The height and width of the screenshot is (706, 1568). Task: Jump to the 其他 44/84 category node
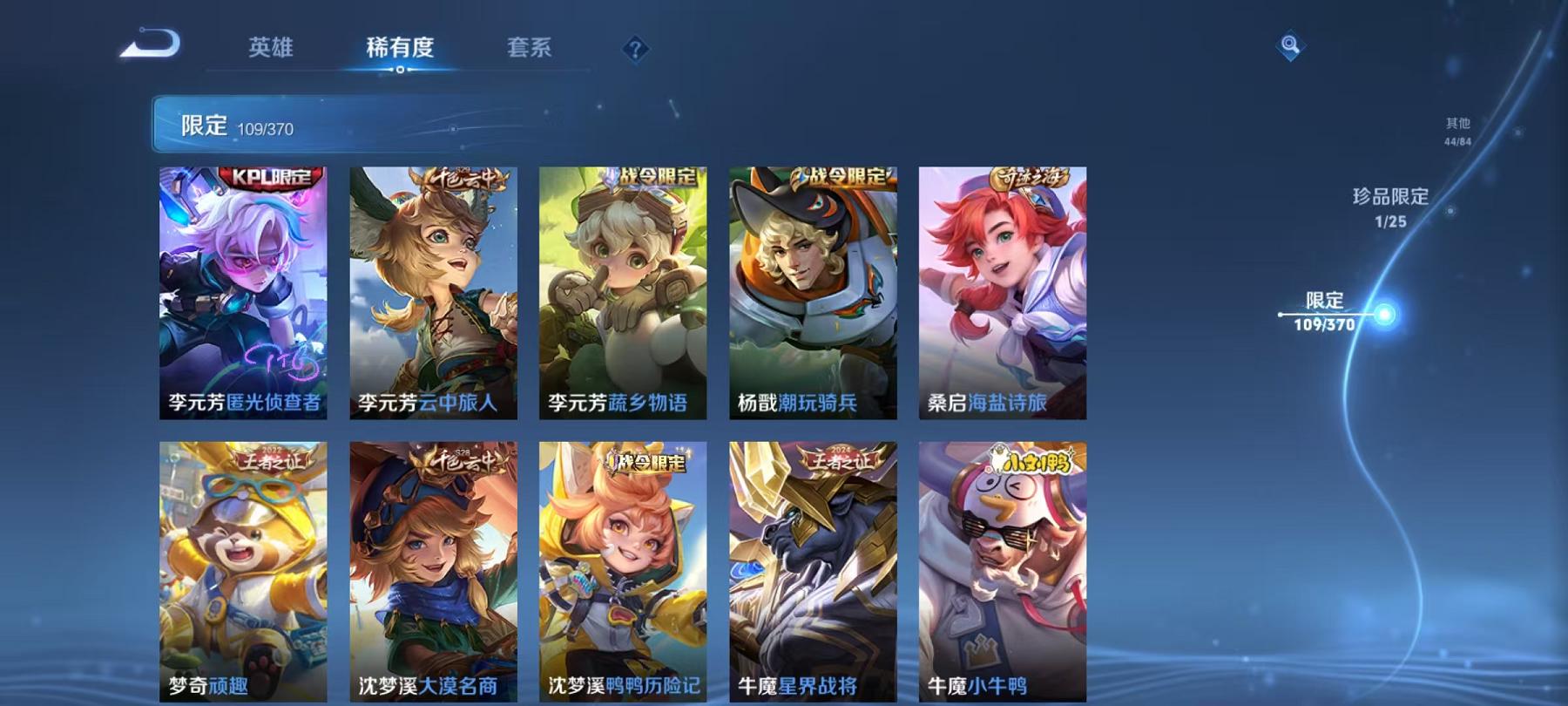(1457, 128)
